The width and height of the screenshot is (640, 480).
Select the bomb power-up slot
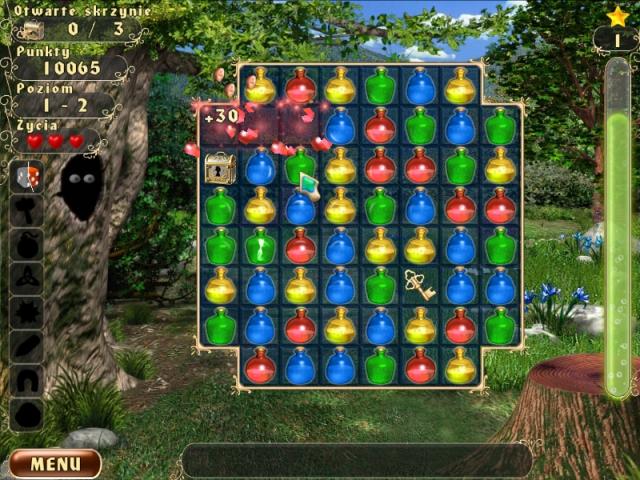[27, 243]
